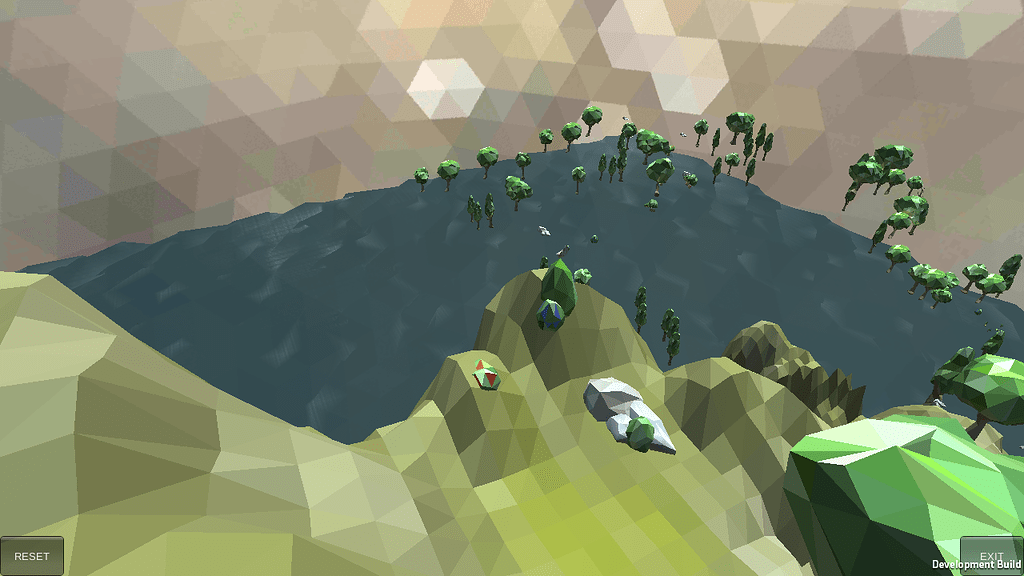Exit the game with the EXIT button
This screenshot has width=1024, height=576.
(990, 555)
